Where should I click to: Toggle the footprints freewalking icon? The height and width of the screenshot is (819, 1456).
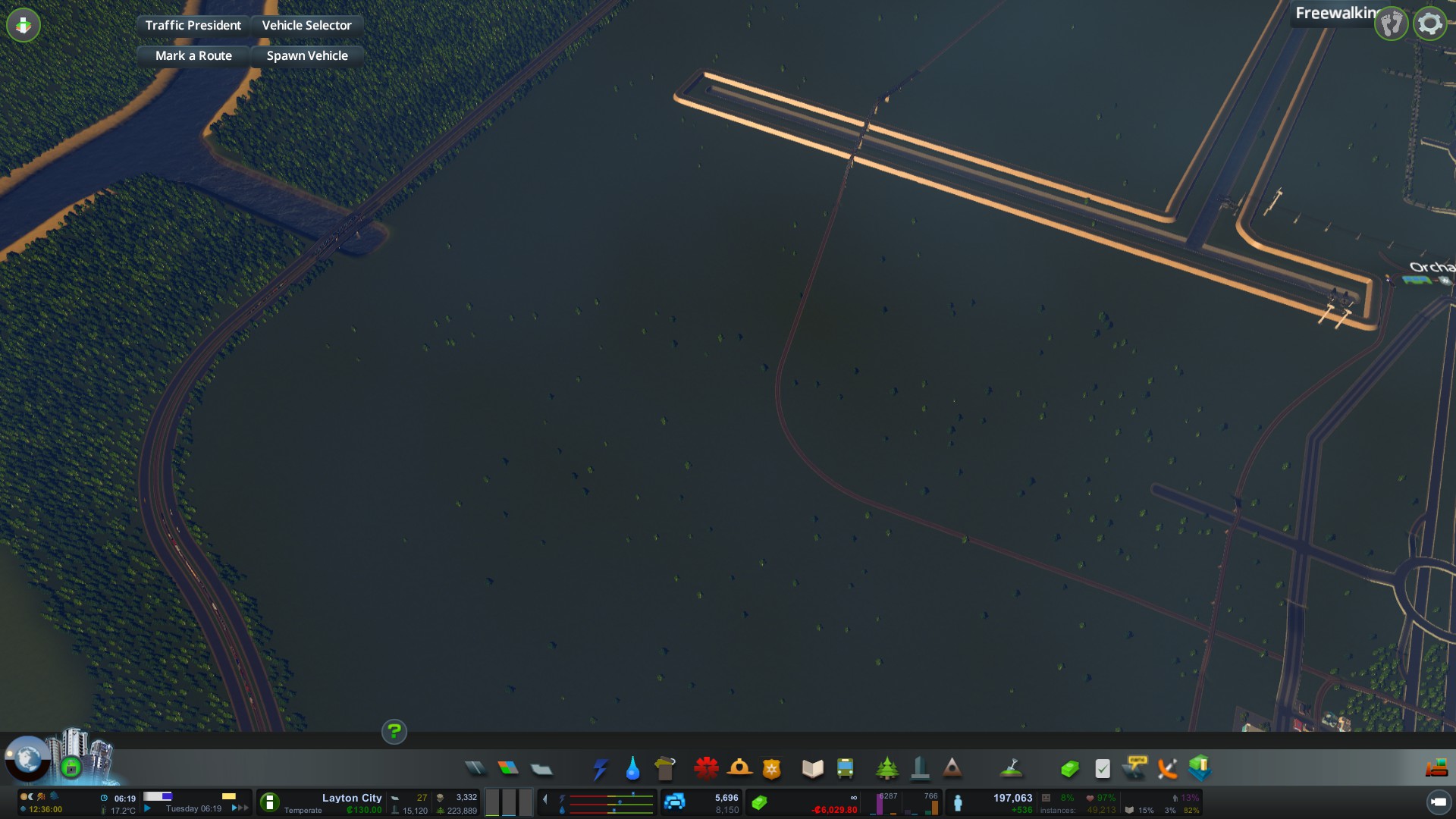point(1392,24)
